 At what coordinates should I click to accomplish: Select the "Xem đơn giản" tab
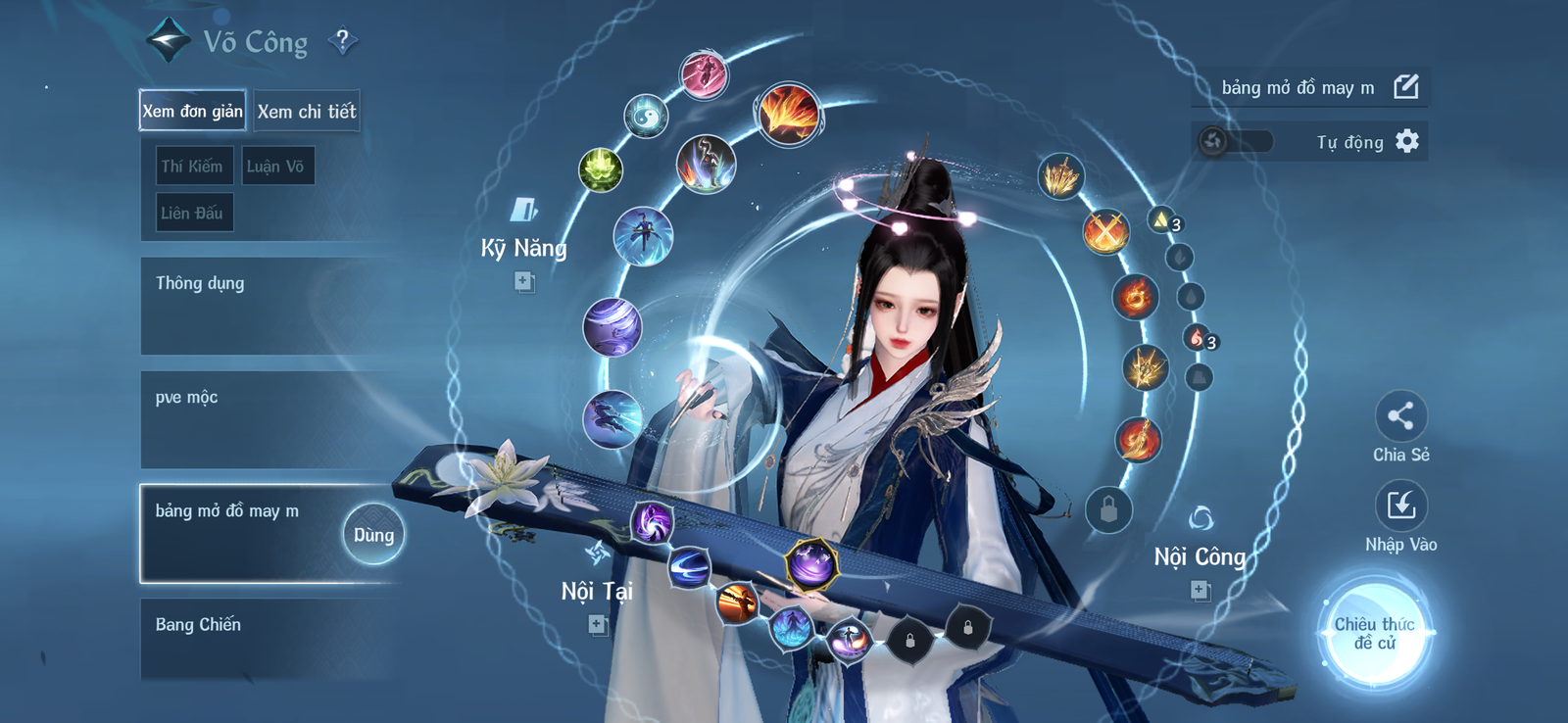[192, 111]
